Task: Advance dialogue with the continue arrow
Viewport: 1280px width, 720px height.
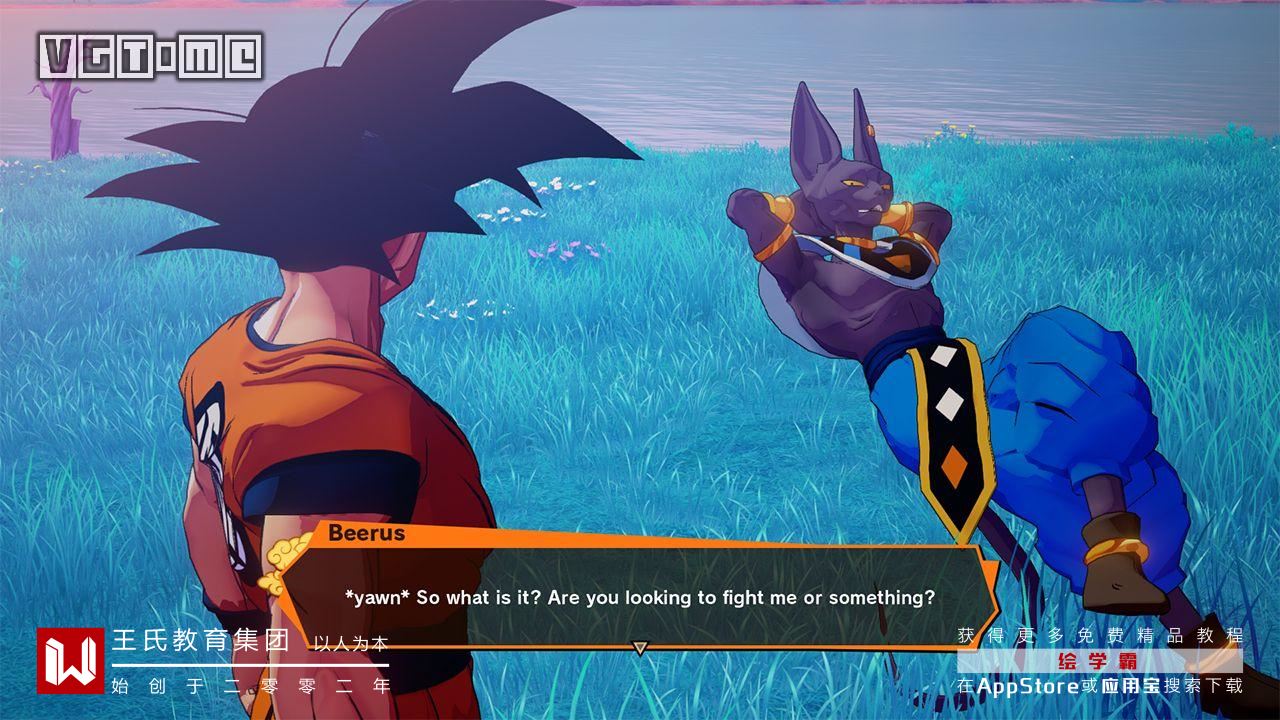Action: (x=640, y=648)
